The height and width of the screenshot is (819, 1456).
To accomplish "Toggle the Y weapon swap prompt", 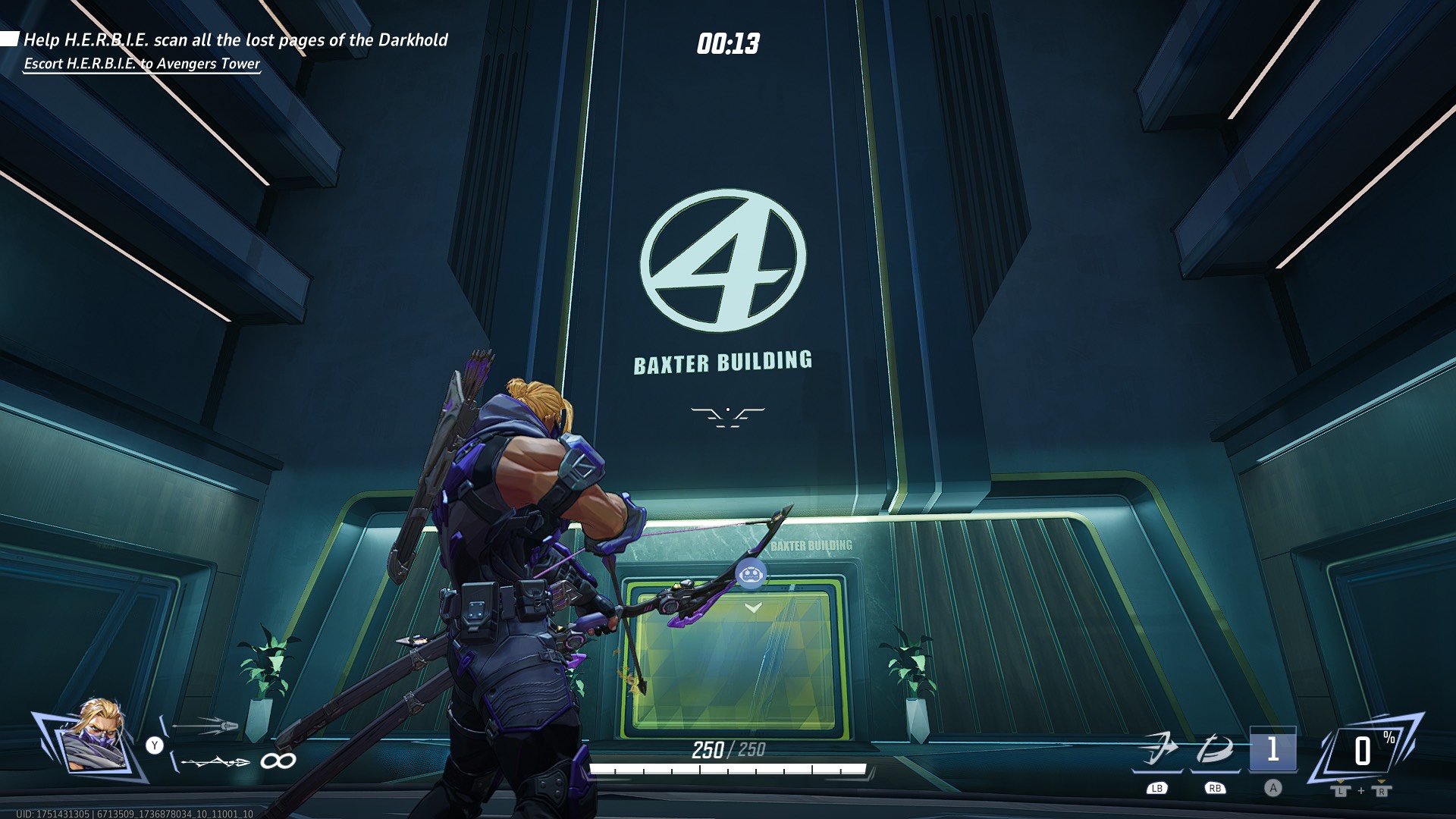I will coord(155,745).
